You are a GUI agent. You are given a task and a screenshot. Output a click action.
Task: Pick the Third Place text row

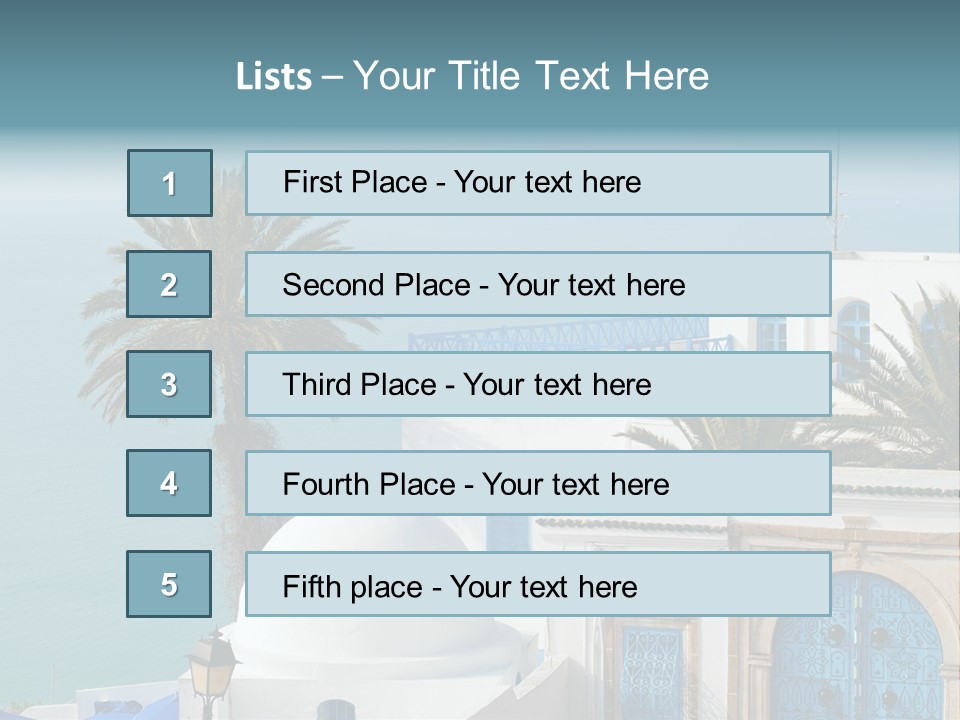[x=538, y=384]
